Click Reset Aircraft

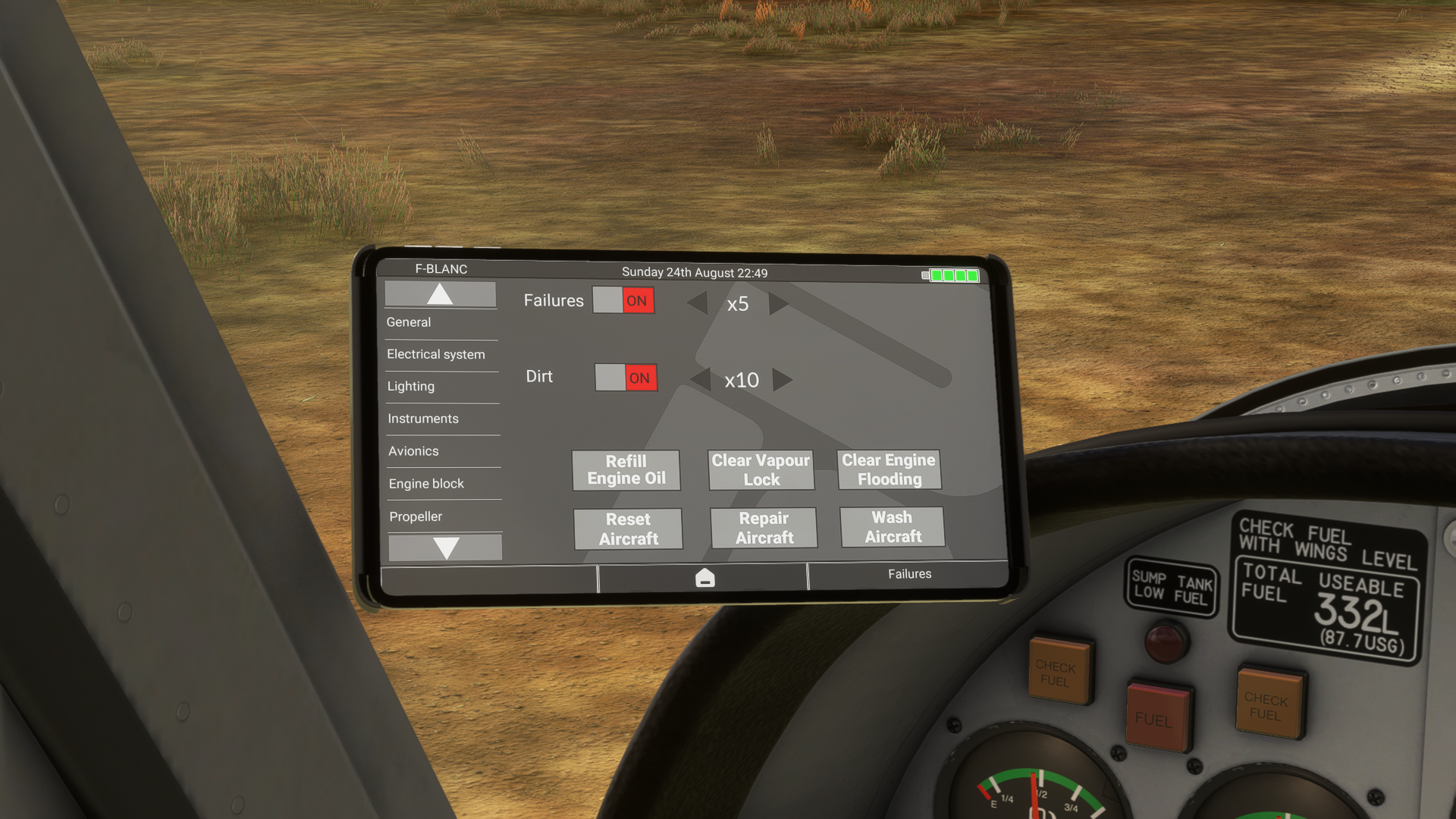[x=628, y=529]
